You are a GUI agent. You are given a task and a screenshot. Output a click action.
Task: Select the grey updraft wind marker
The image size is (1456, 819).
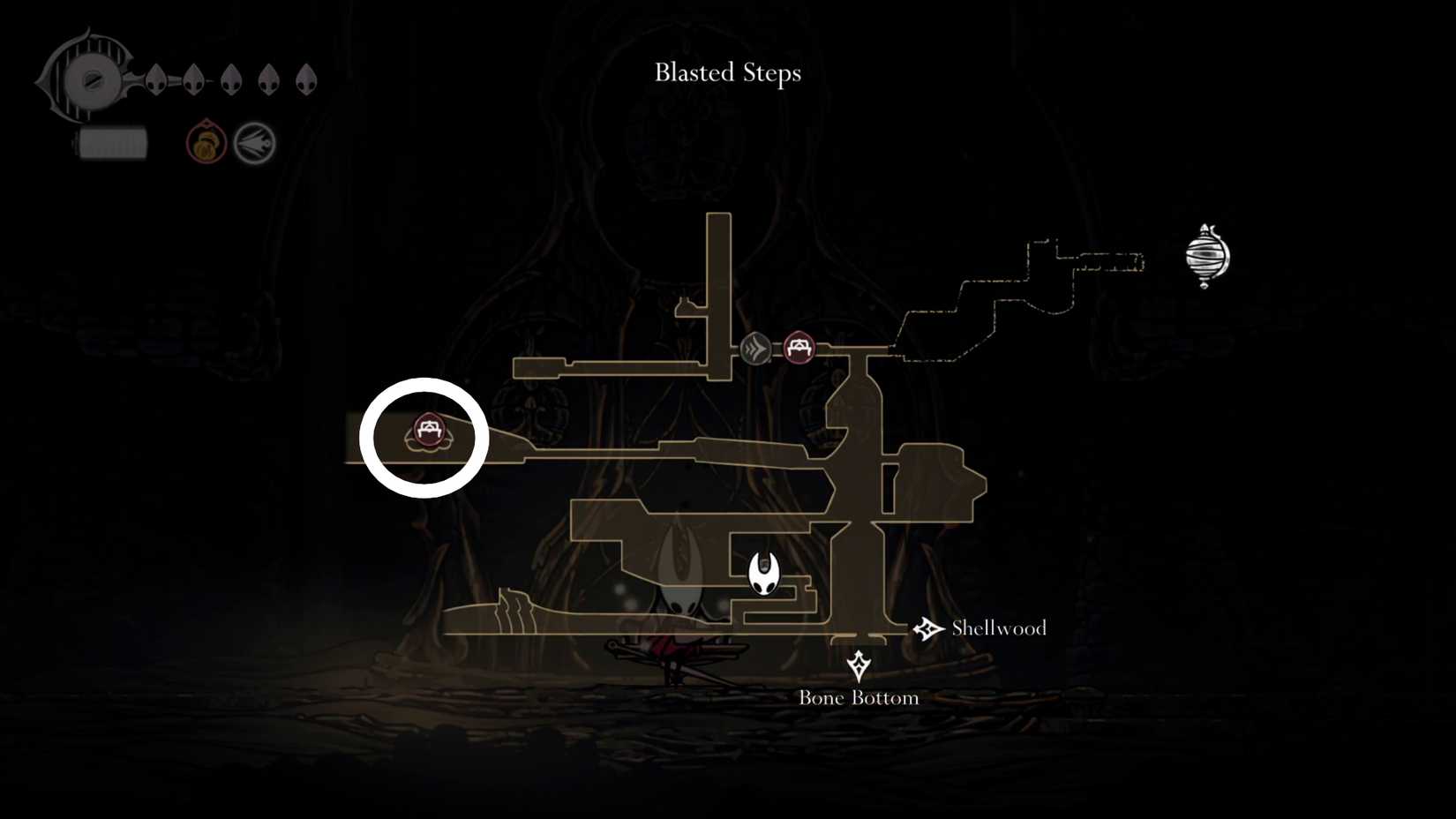click(754, 349)
